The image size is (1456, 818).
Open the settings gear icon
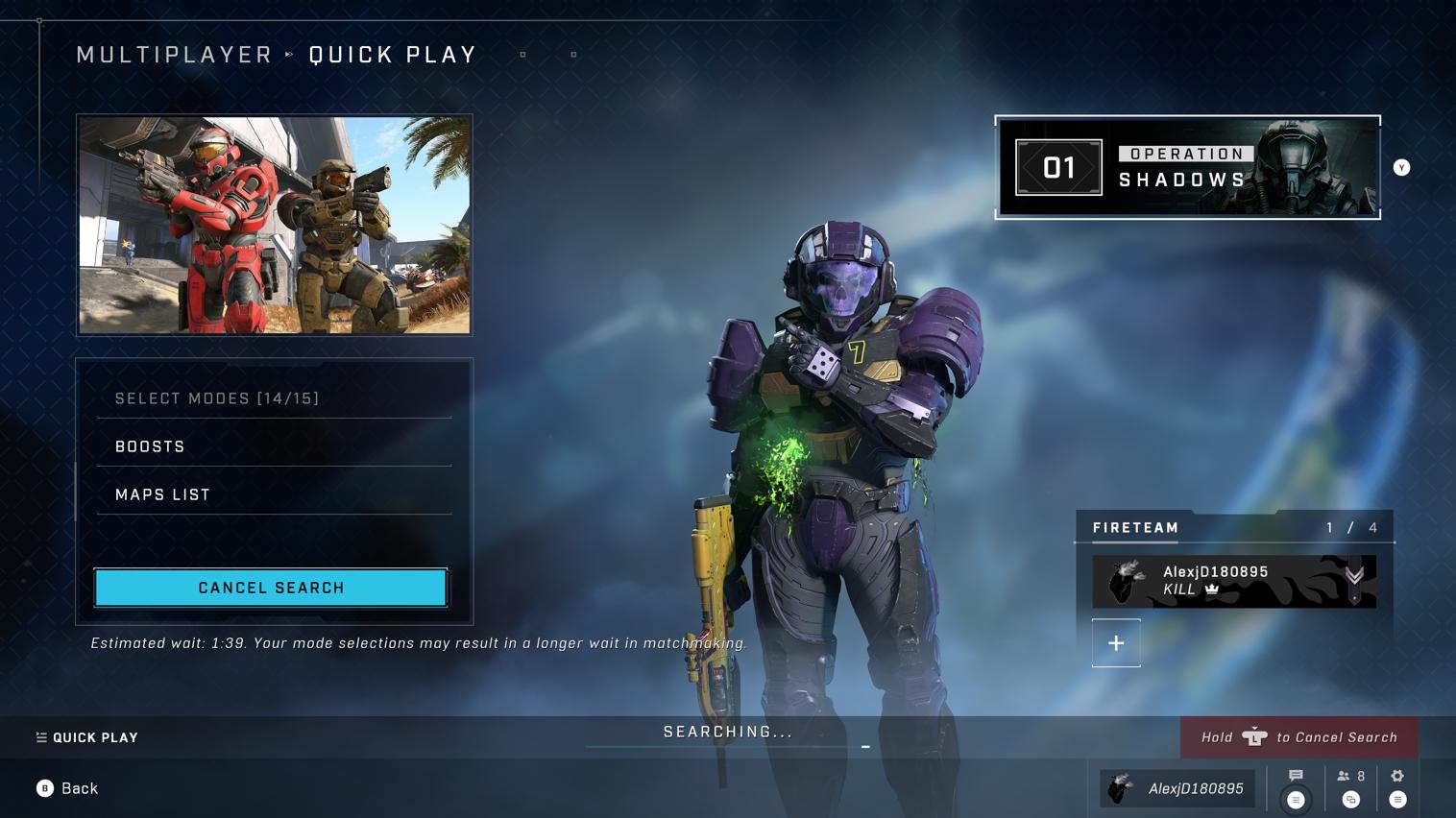tap(1397, 777)
